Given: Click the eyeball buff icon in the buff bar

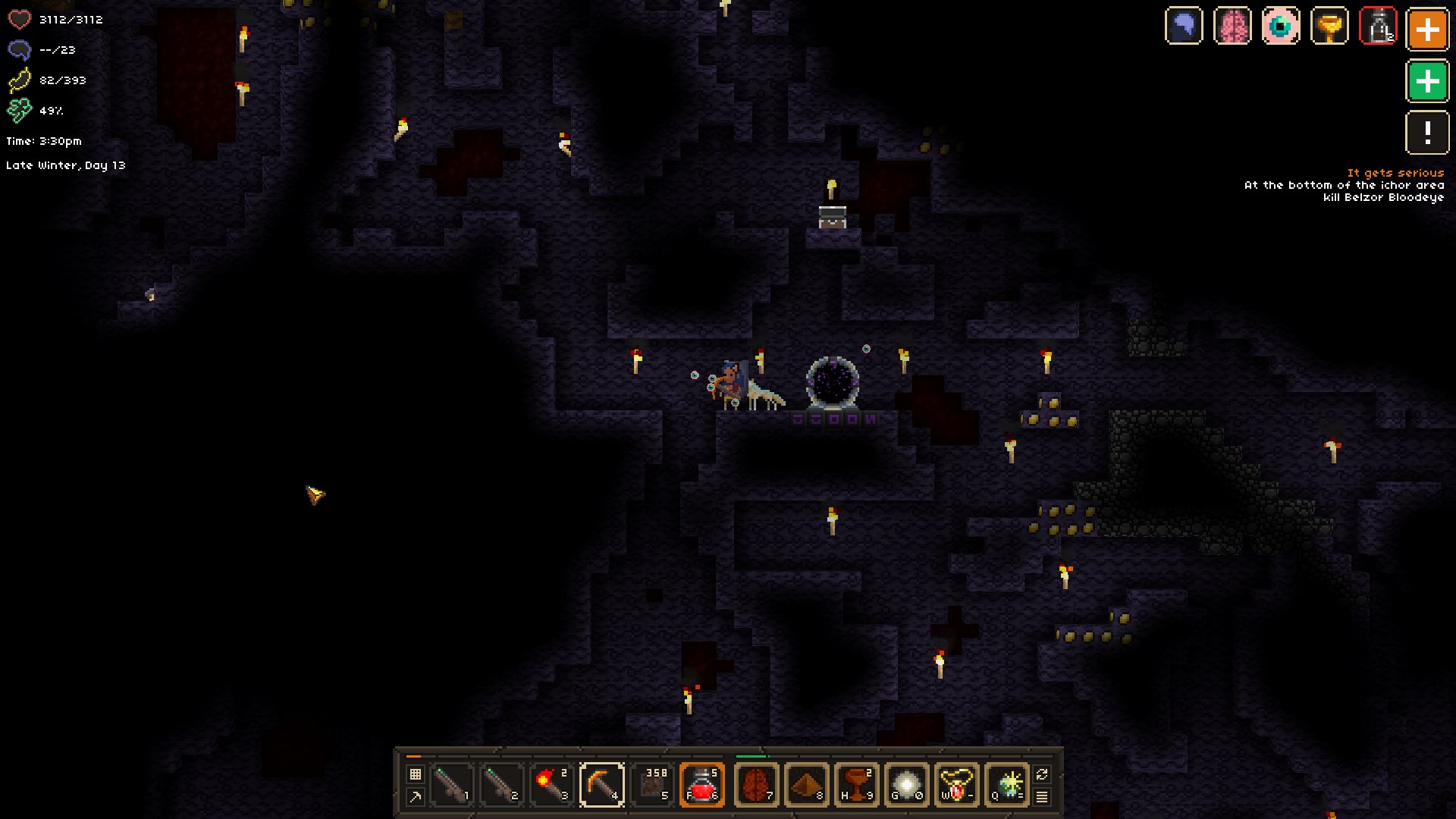Looking at the screenshot, I should 1282,27.
